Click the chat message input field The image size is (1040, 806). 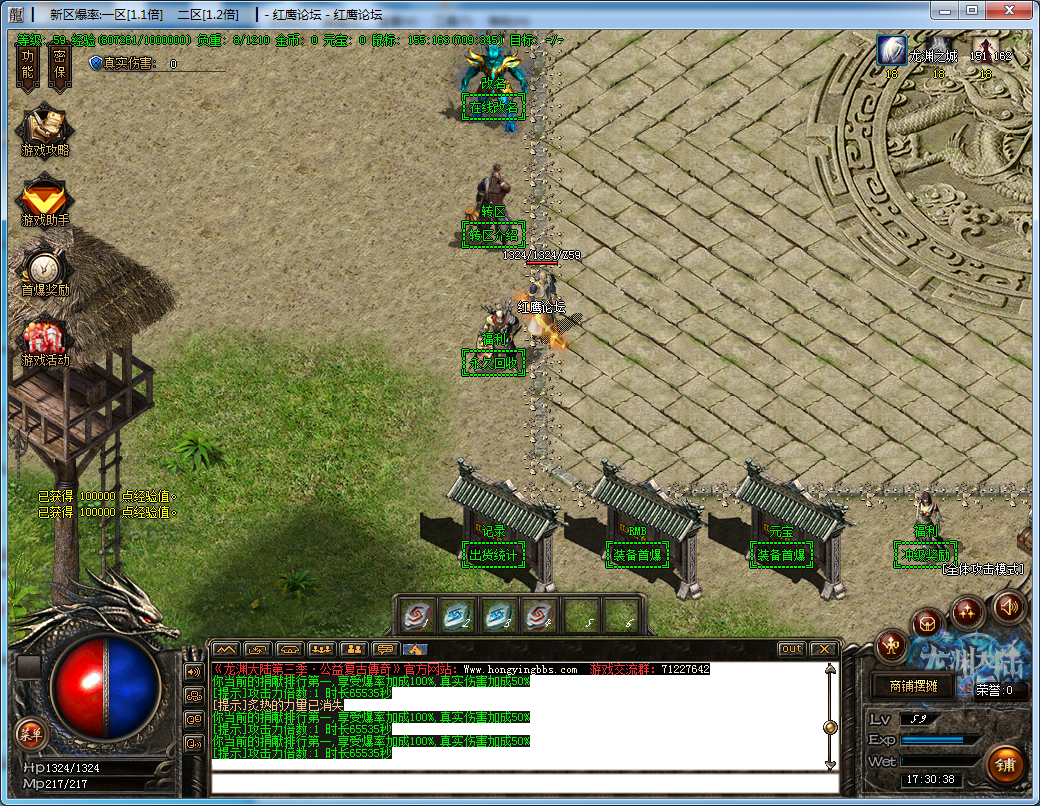click(520, 782)
